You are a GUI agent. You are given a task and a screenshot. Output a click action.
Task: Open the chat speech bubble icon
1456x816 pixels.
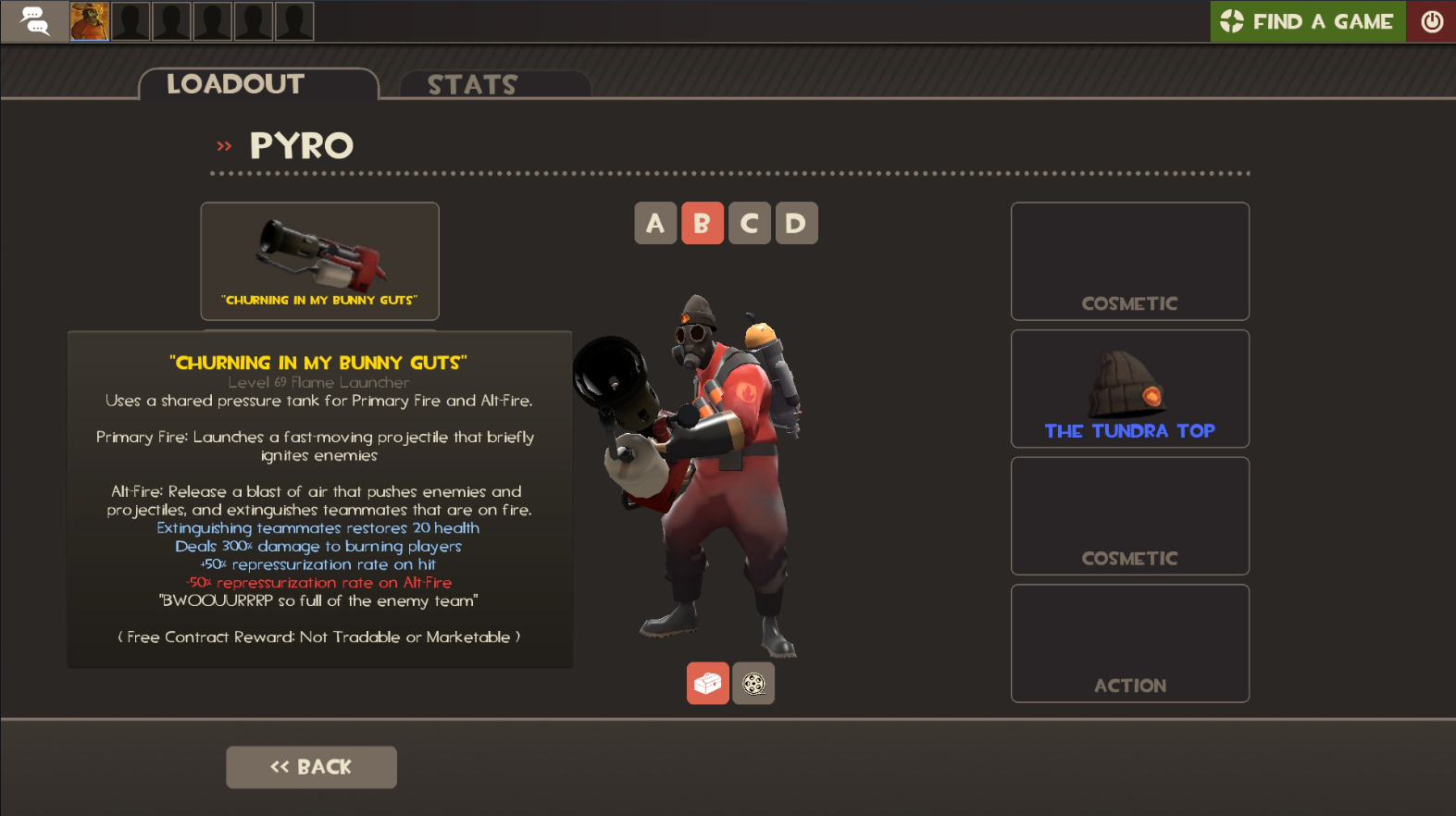click(34, 21)
